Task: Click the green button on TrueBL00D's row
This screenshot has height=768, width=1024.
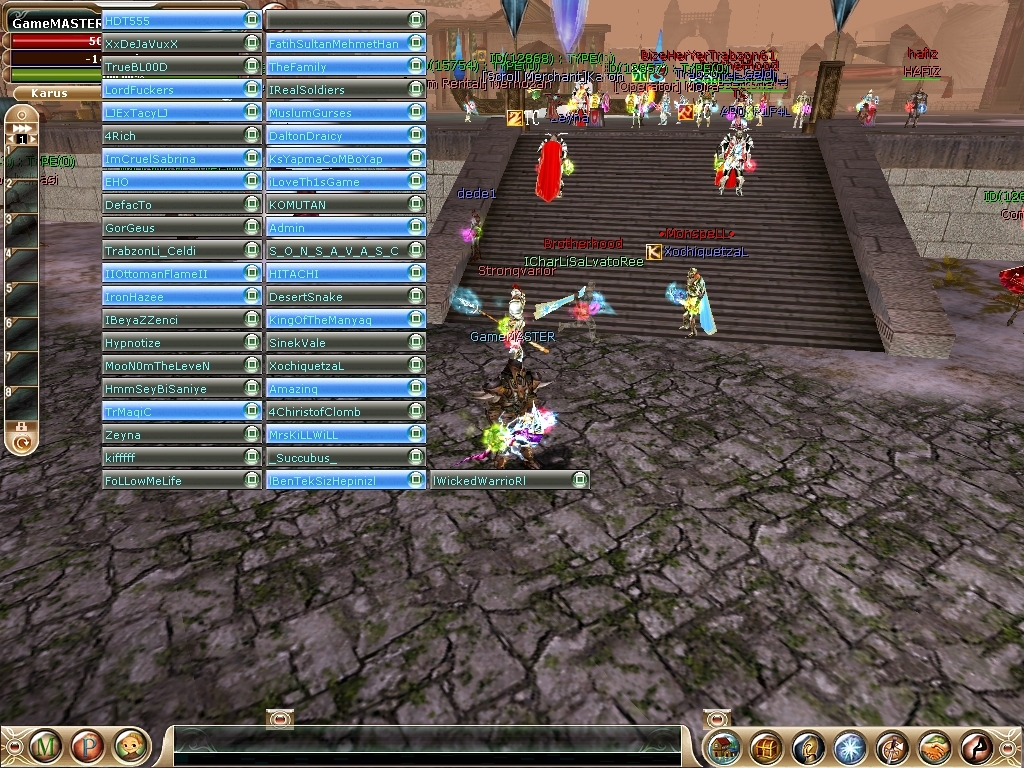Action: tap(252, 67)
